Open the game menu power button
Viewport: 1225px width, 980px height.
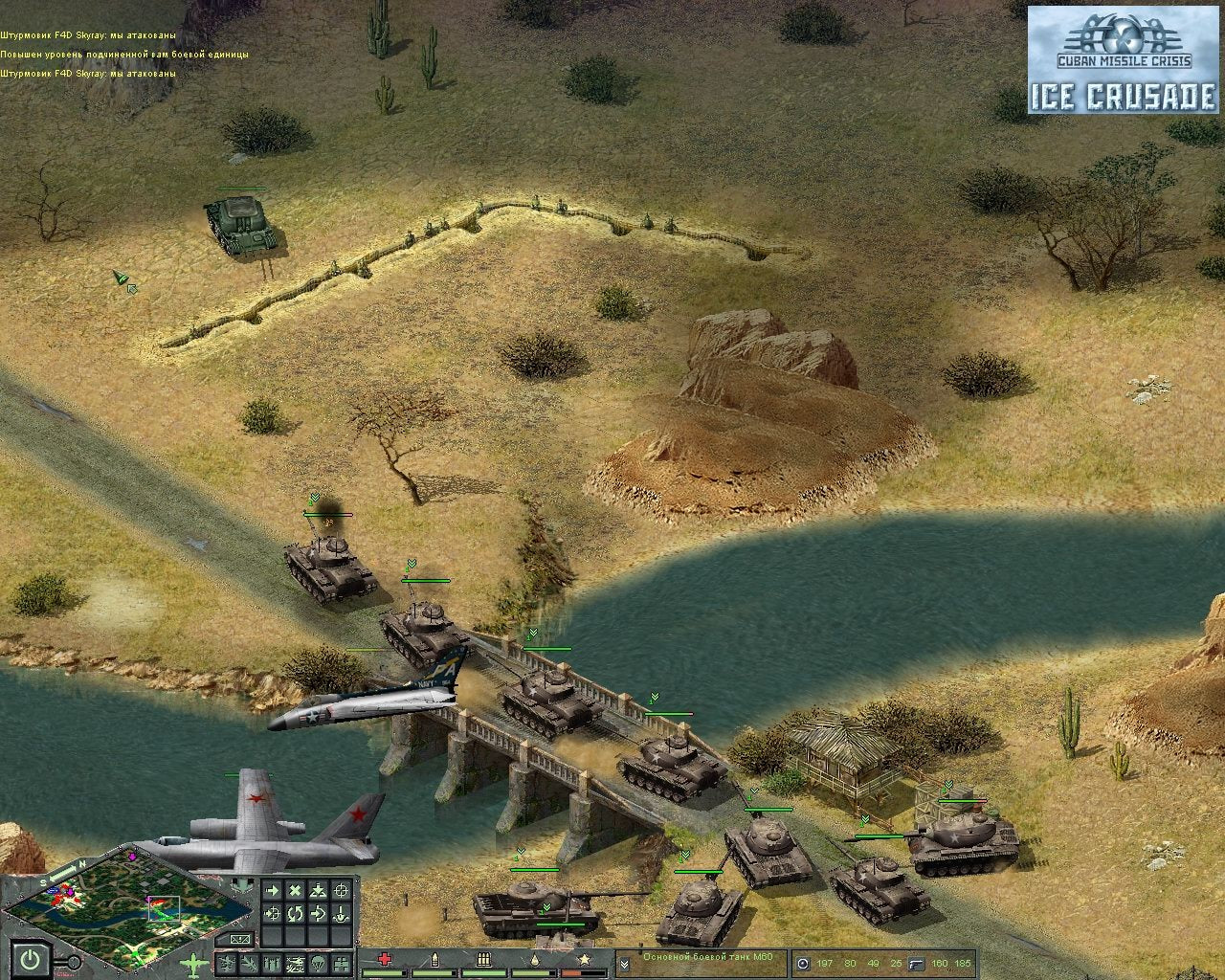pos(30,960)
